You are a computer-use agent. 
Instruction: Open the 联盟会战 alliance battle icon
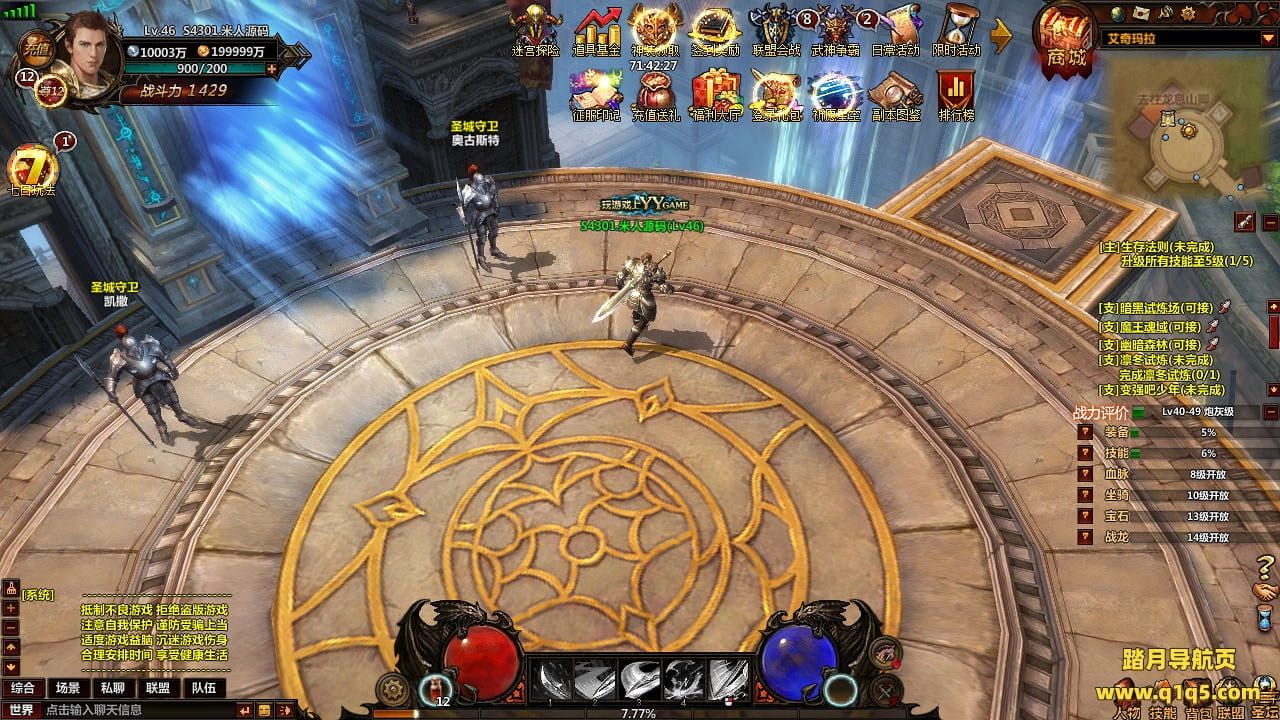point(776,28)
